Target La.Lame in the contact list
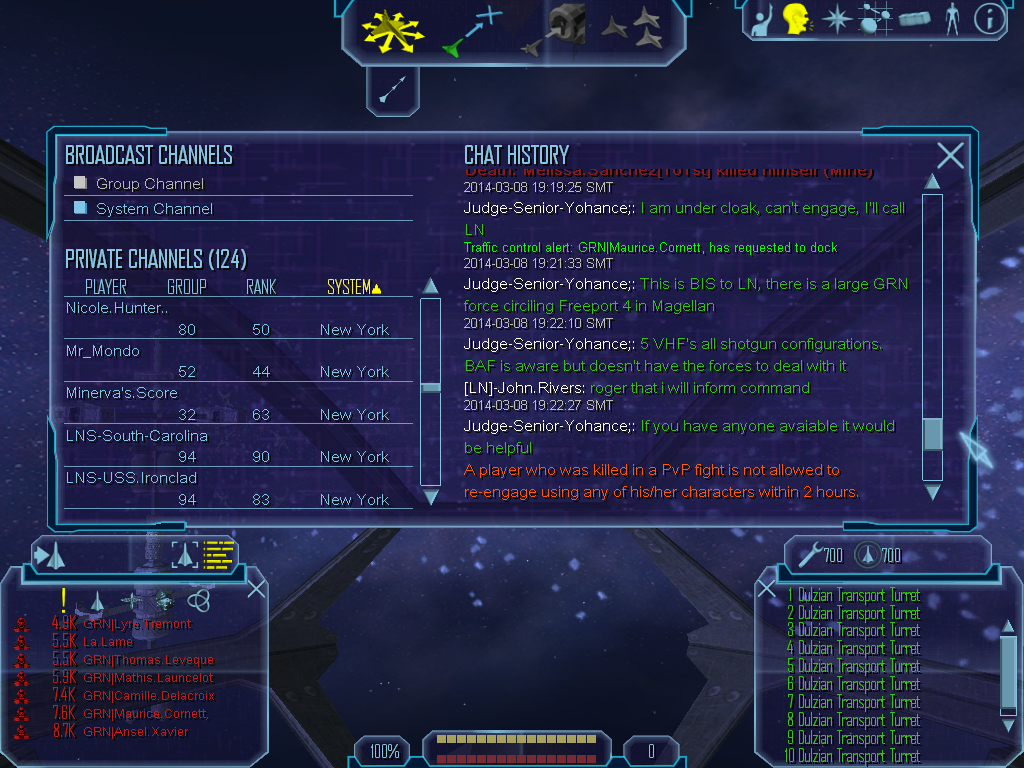 (108, 642)
